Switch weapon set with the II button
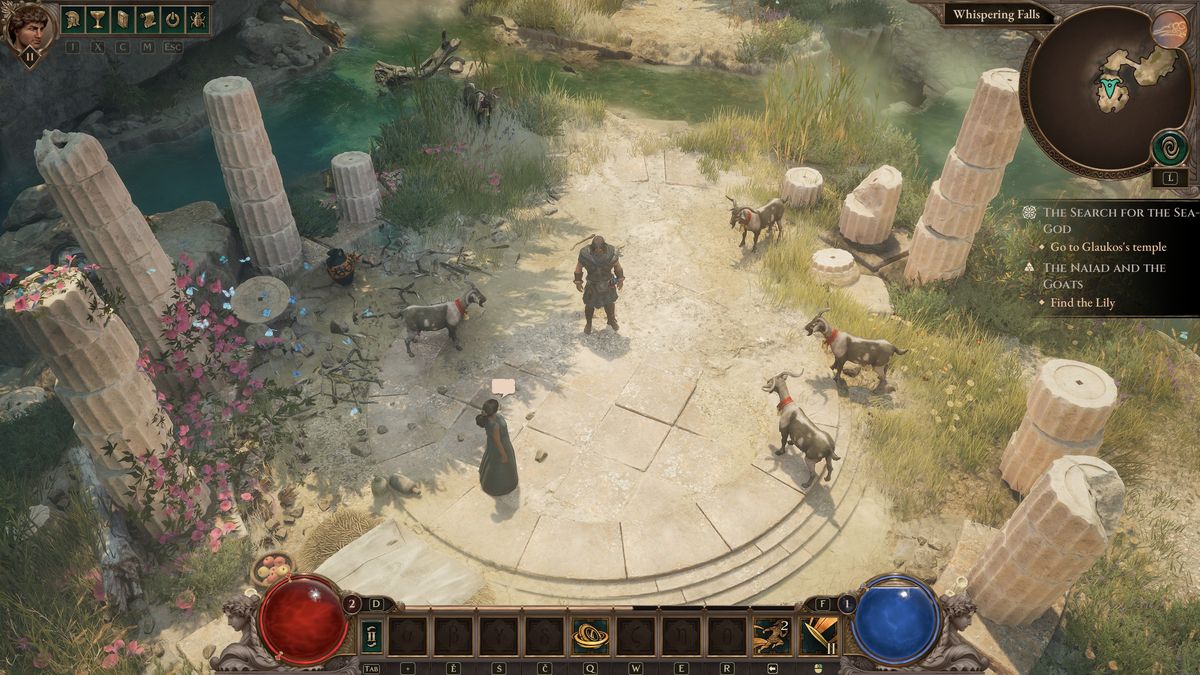 pos(370,636)
